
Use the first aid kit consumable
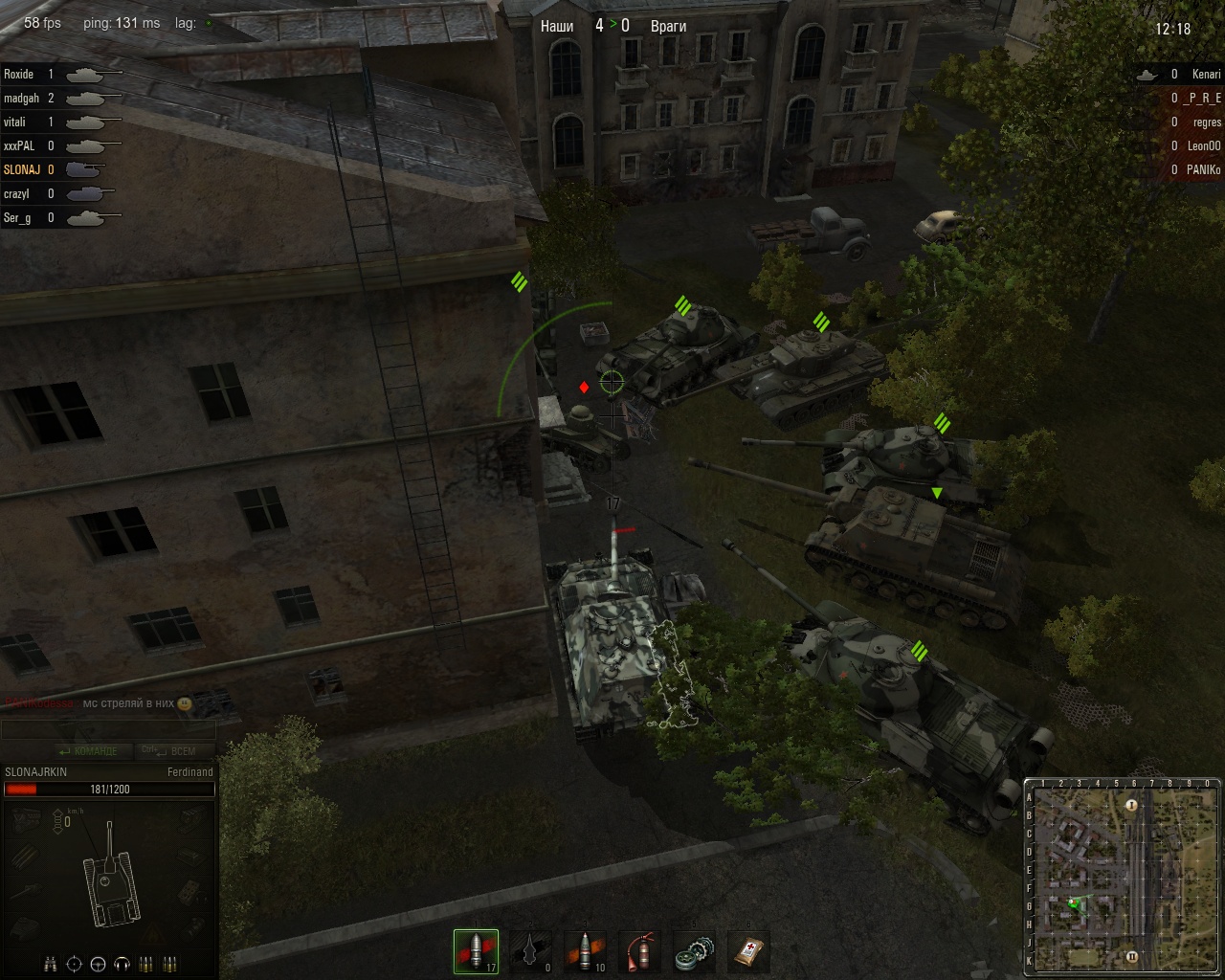point(748,951)
